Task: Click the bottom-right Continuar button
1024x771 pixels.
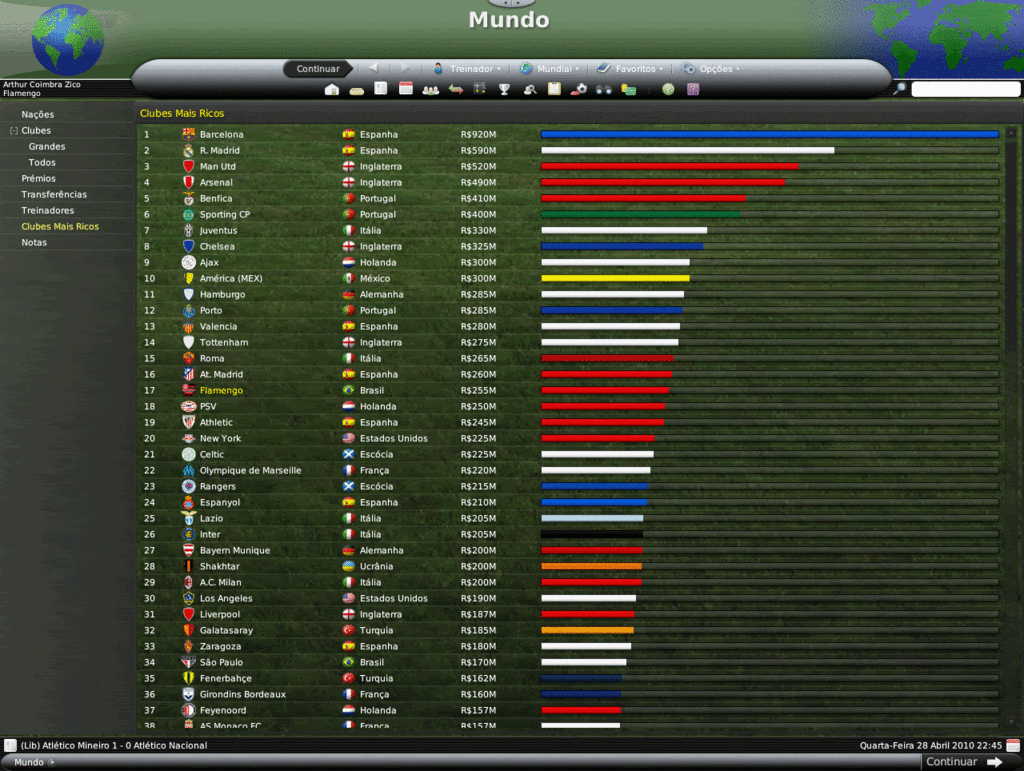Action: pos(962,762)
